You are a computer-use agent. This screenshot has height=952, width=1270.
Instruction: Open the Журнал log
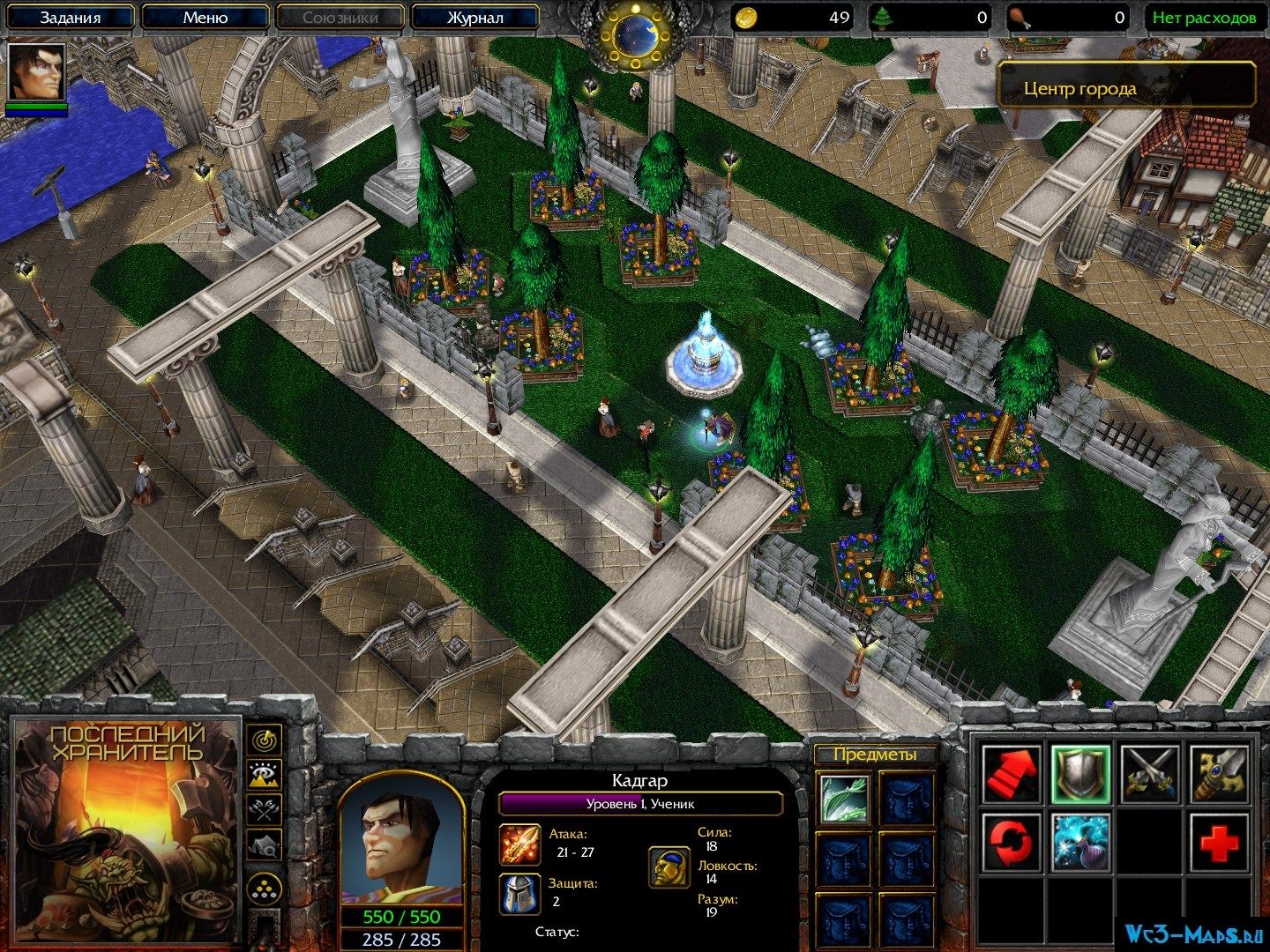(x=474, y=18)
